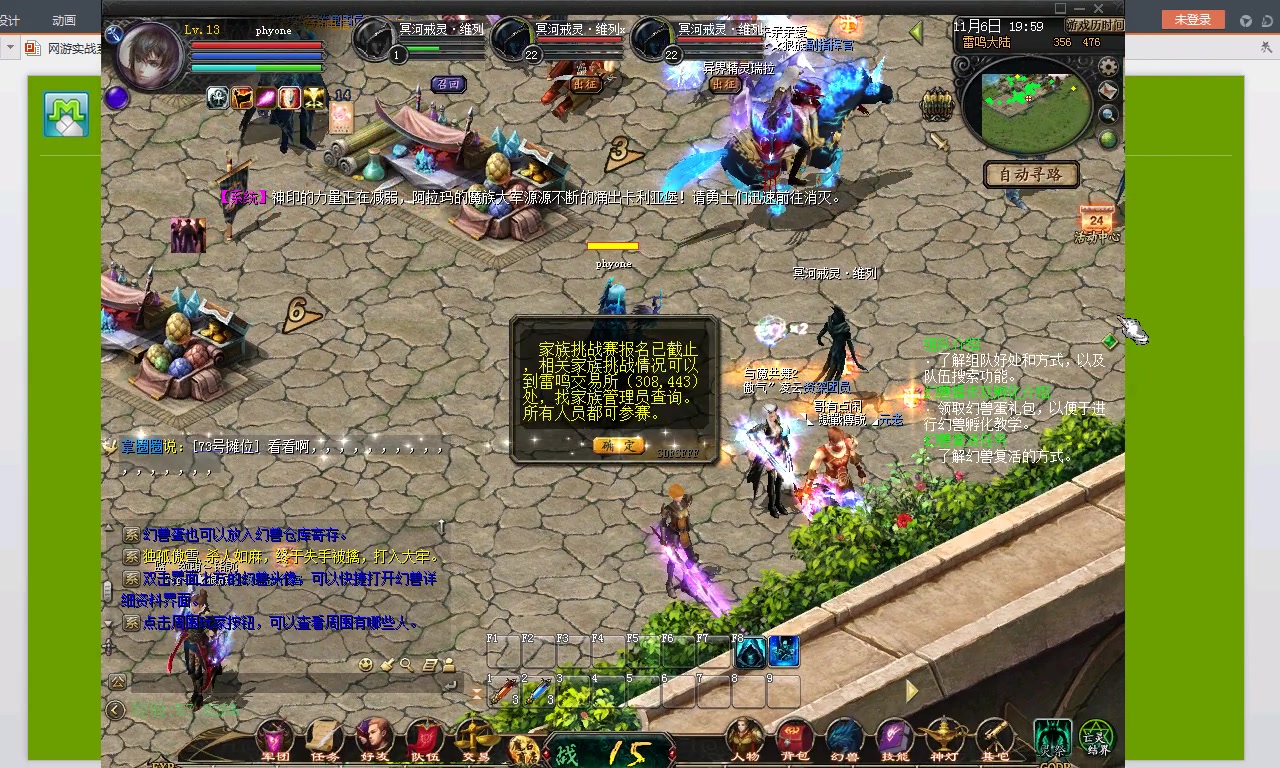The width and height of the screenshot is (1280, 768).
Task: Expand the chat channel selector
Action: pos(119,681)
